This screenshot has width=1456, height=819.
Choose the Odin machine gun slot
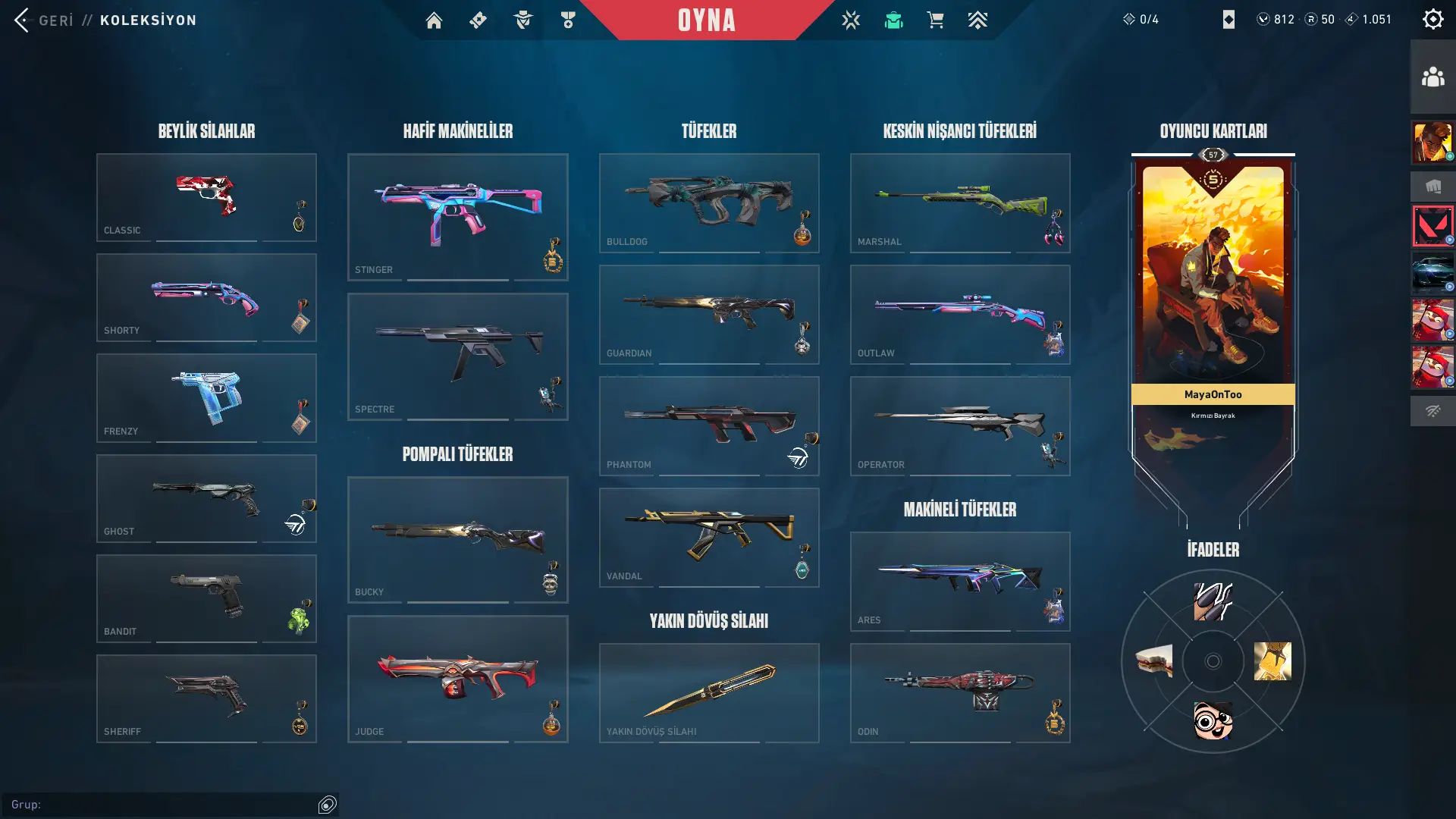tap(959, 692)
